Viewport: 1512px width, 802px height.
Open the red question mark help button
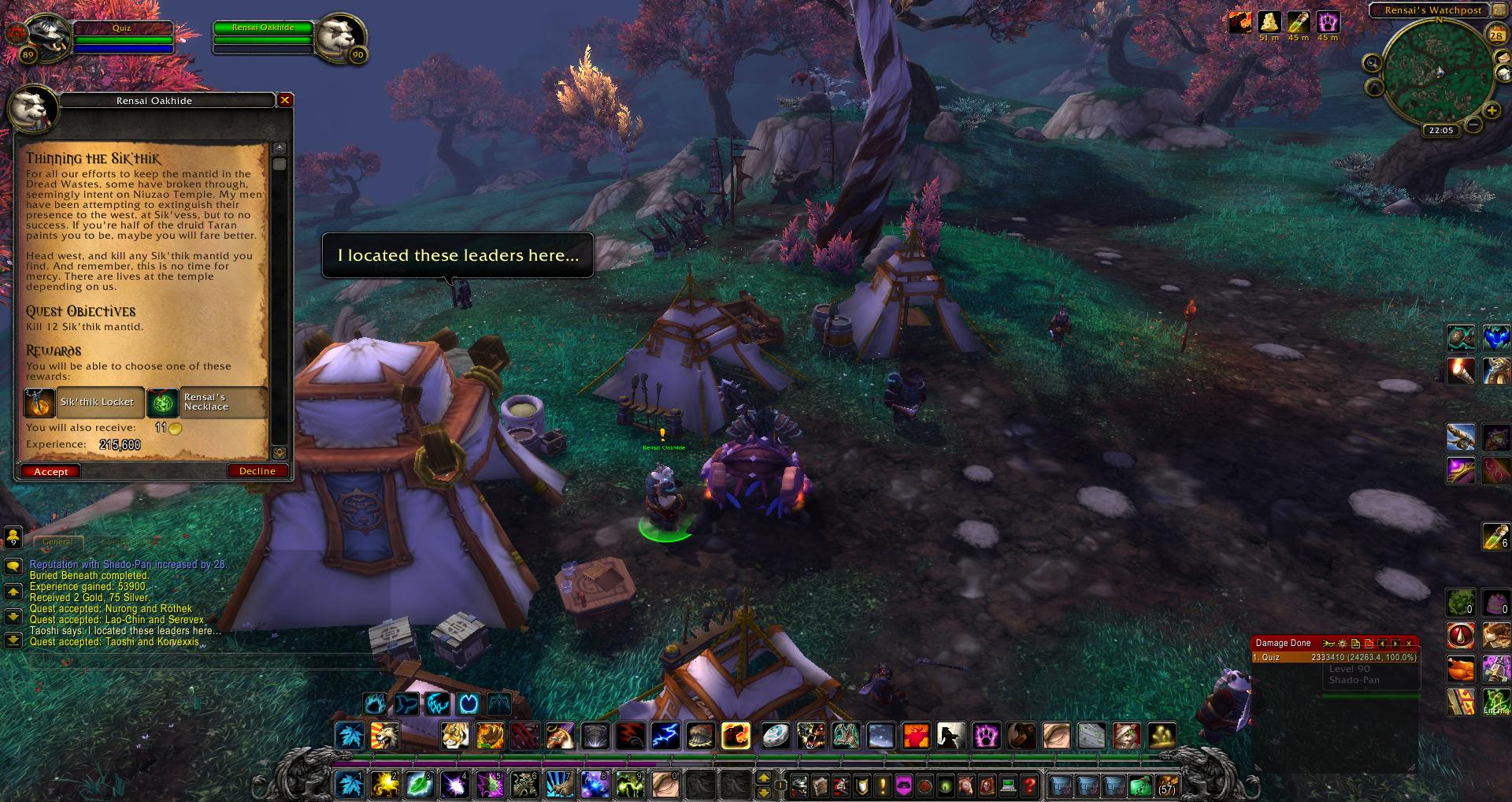click(x=1028, y=785)
